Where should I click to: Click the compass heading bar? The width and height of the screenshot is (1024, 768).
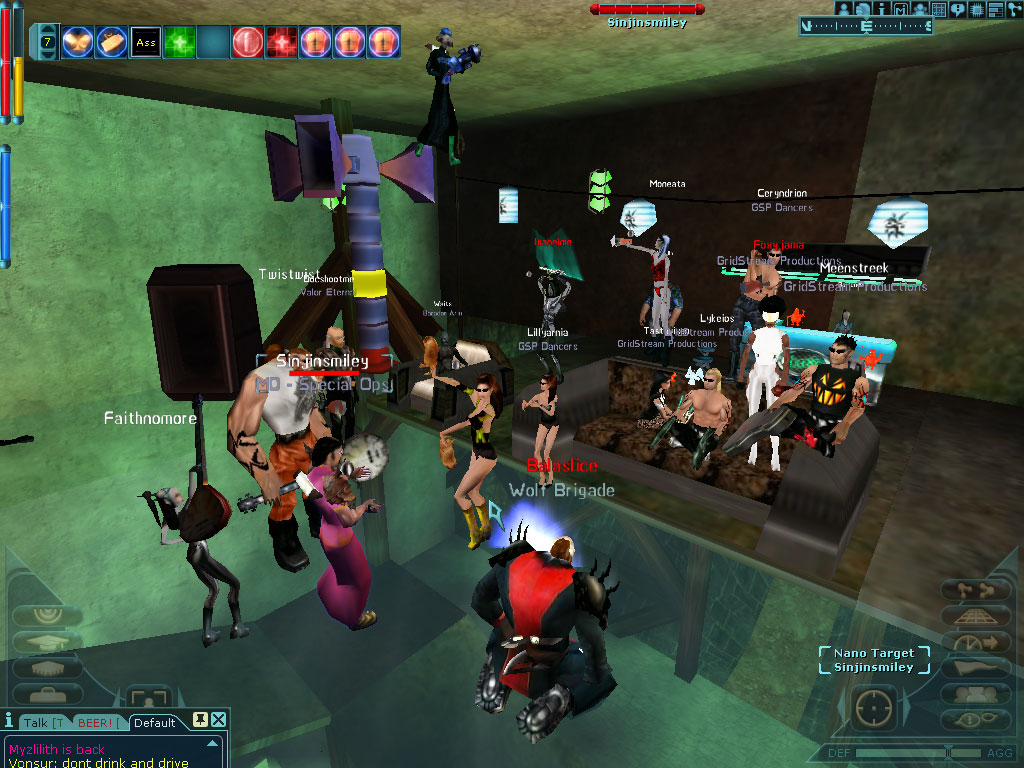coord(866,26)
